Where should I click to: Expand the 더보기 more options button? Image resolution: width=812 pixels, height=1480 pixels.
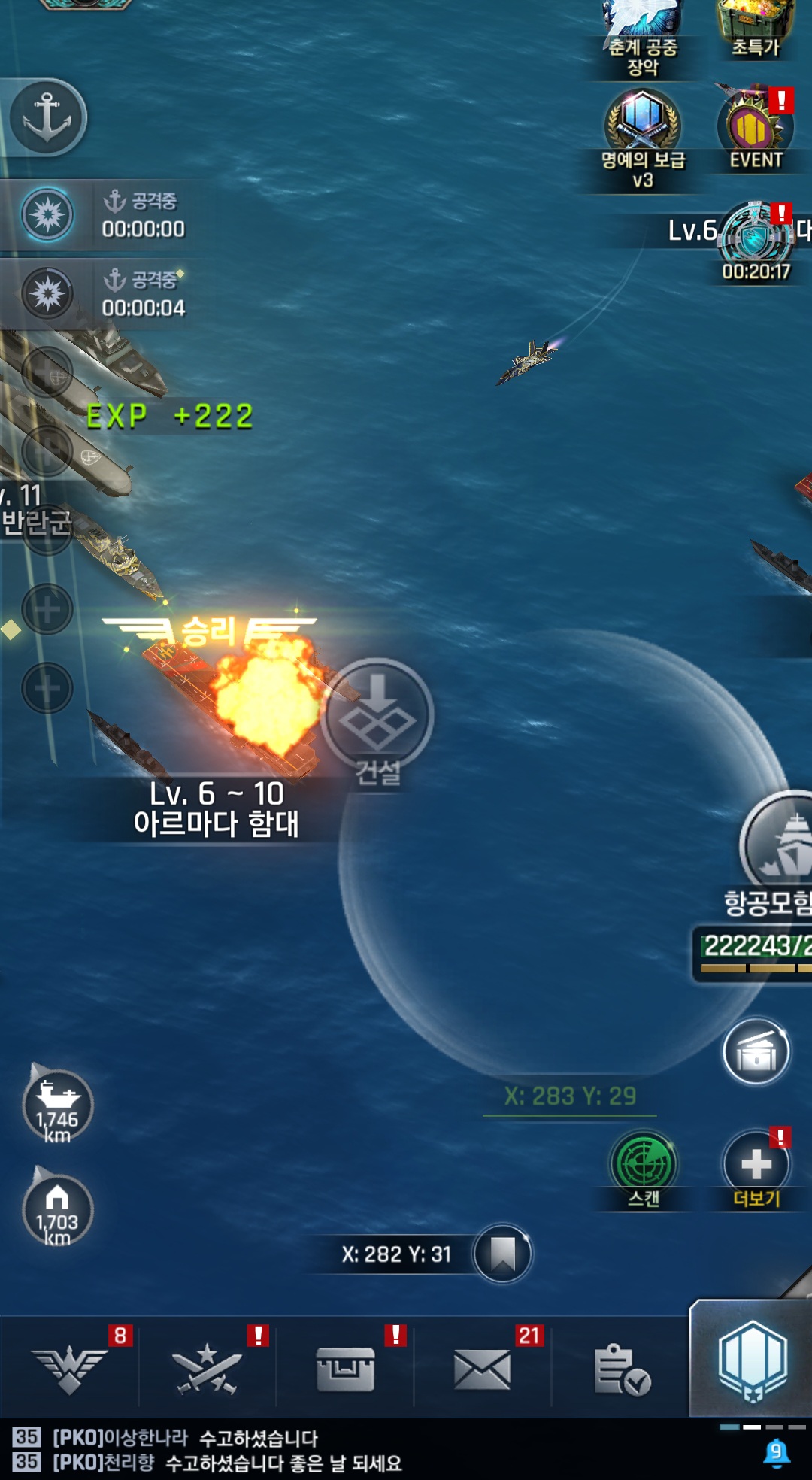[756, 1164]
